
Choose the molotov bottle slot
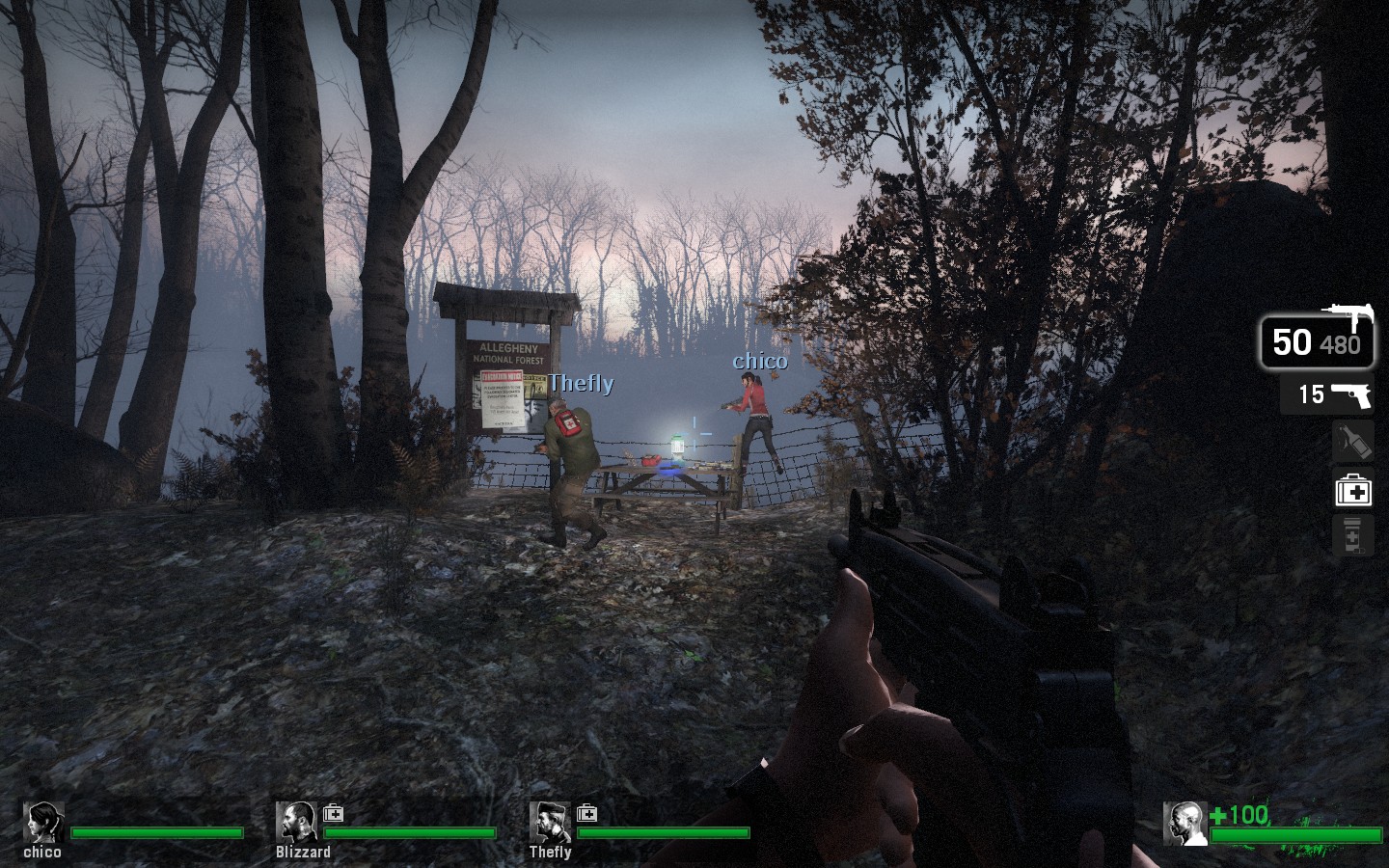(x=1352, y=443)
